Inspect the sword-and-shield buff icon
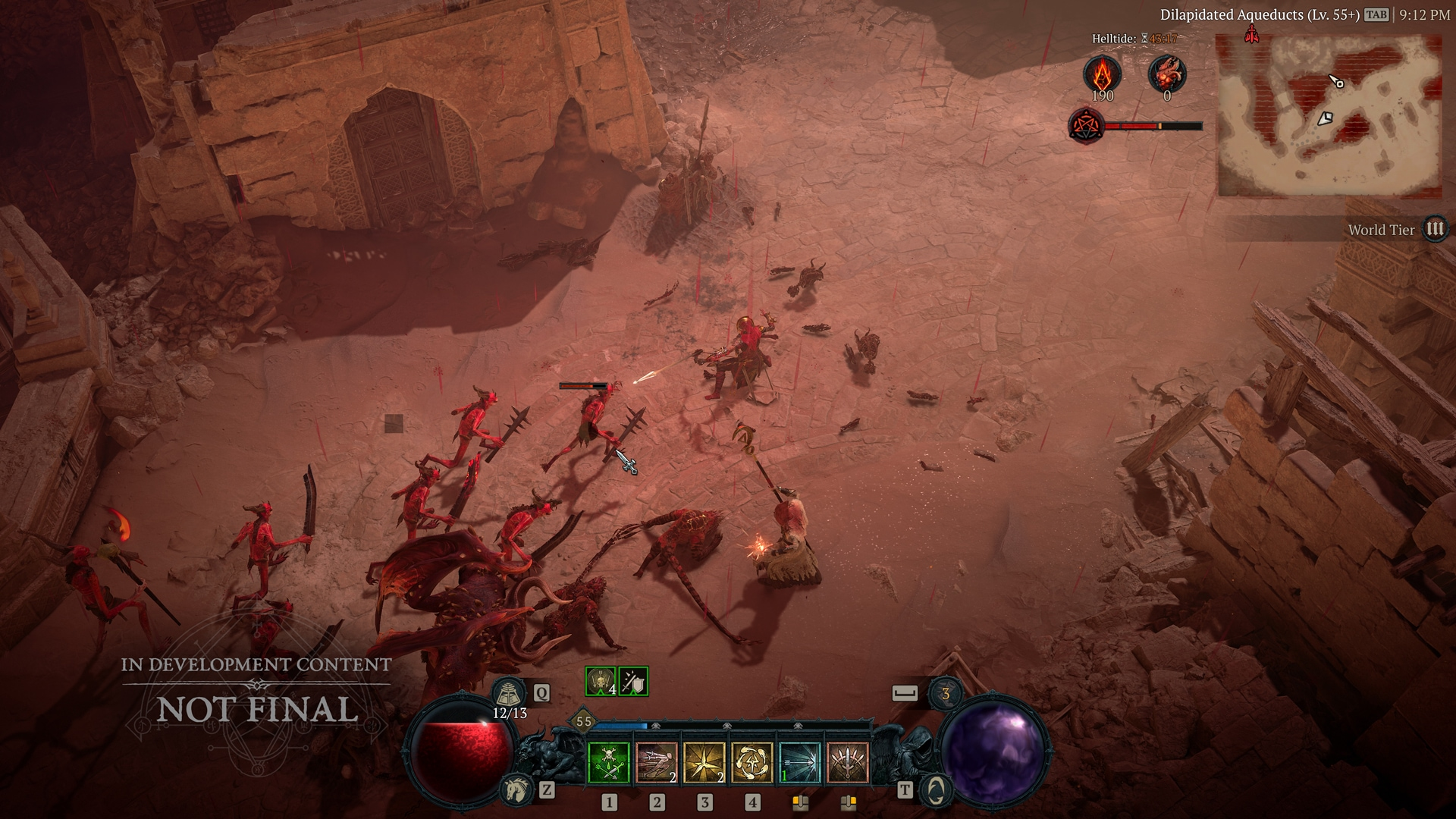The width and height of the screenshot is (1456, 819). pyautogui.click(x=633, y=682)
